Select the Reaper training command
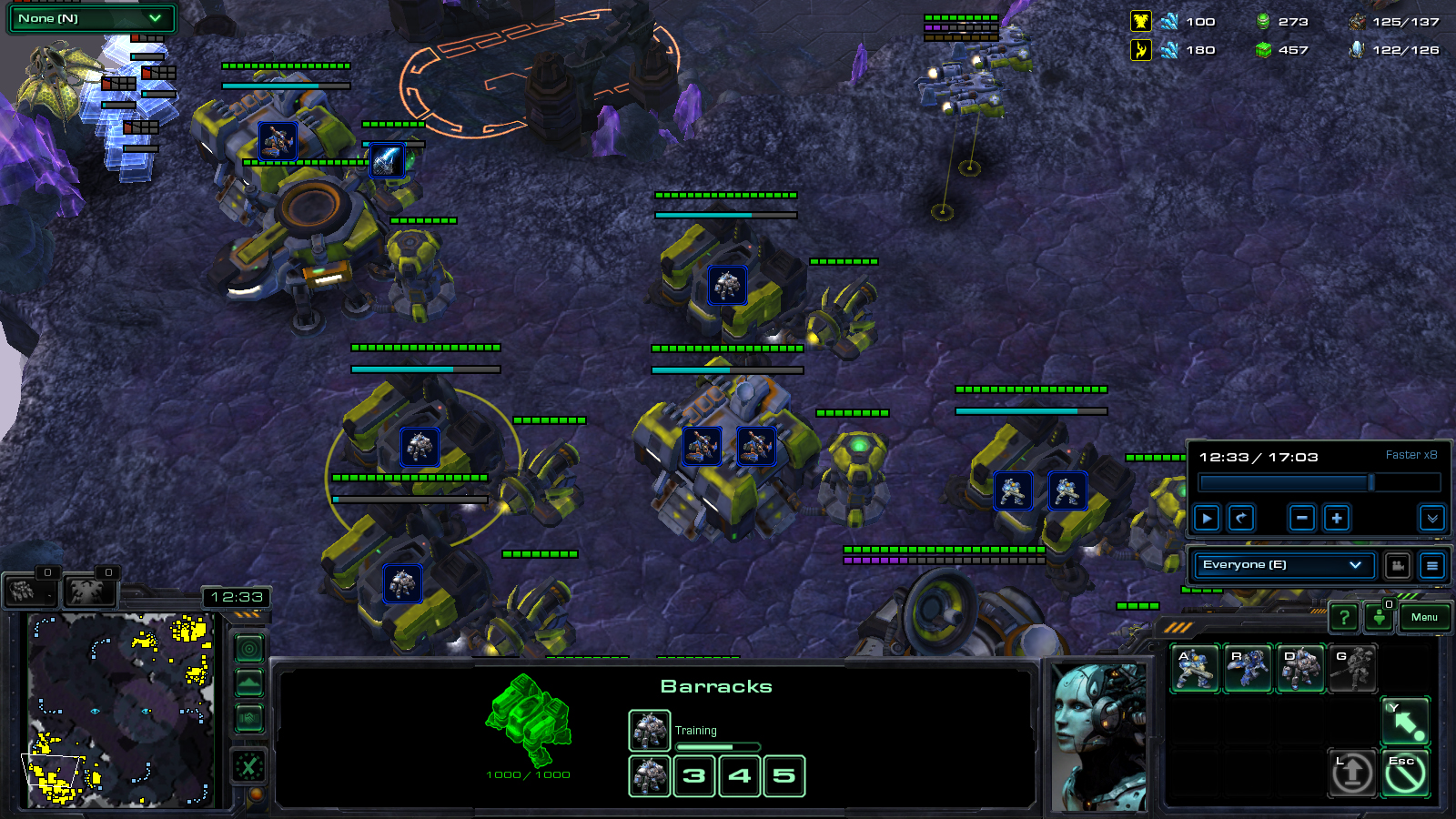This screenshot has width=1456, height=819. click(1248, 669)
